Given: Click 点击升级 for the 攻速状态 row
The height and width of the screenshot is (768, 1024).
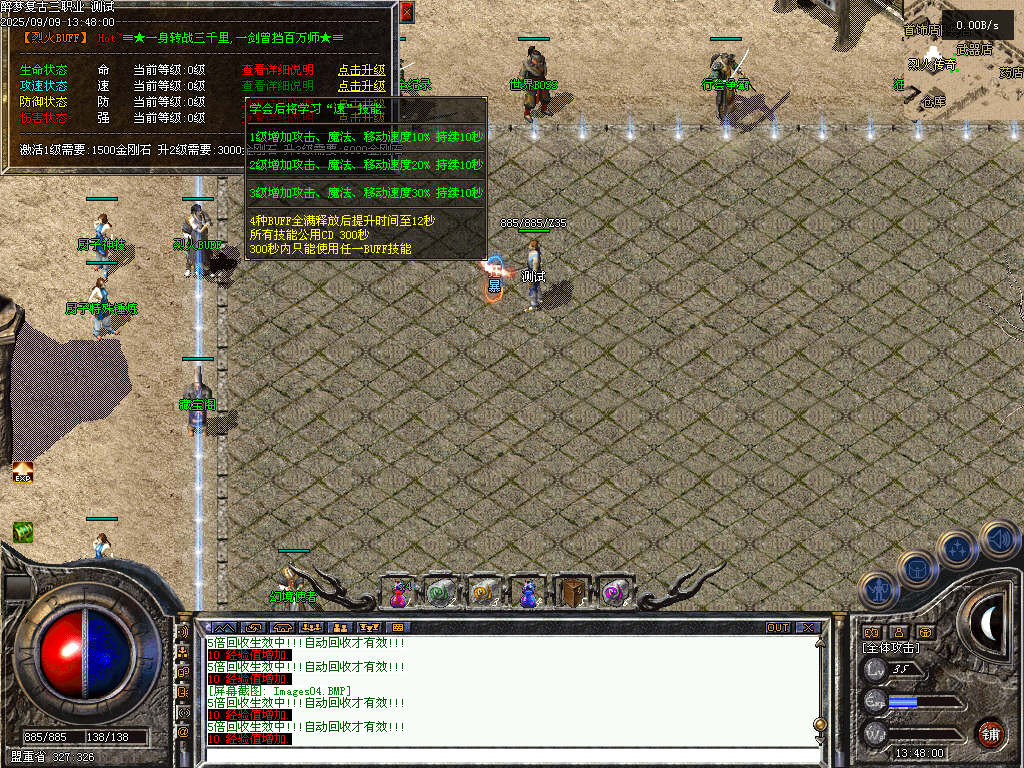Looking at the screenshot, I should click(361, 86).
